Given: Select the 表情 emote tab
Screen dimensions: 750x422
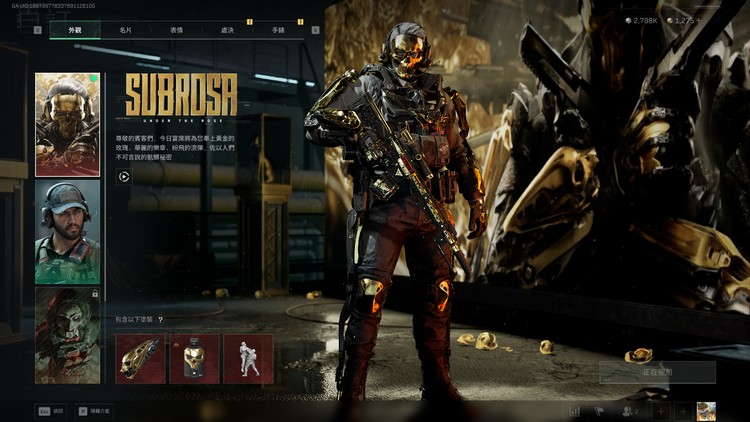Looking at the screenshot, I should click(x=176, y=30).
